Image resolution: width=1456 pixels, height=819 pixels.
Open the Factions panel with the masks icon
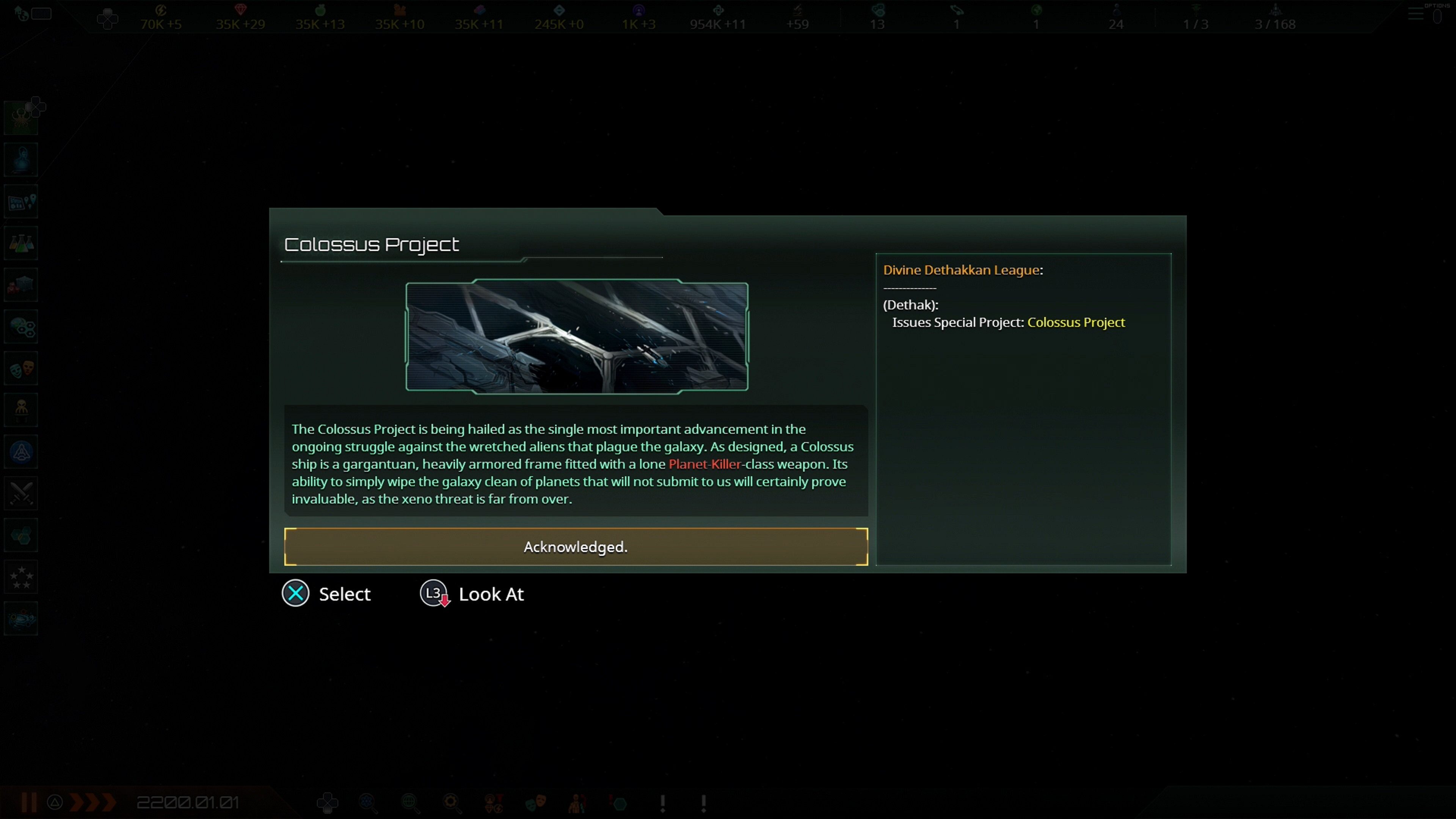click(21, 368)
